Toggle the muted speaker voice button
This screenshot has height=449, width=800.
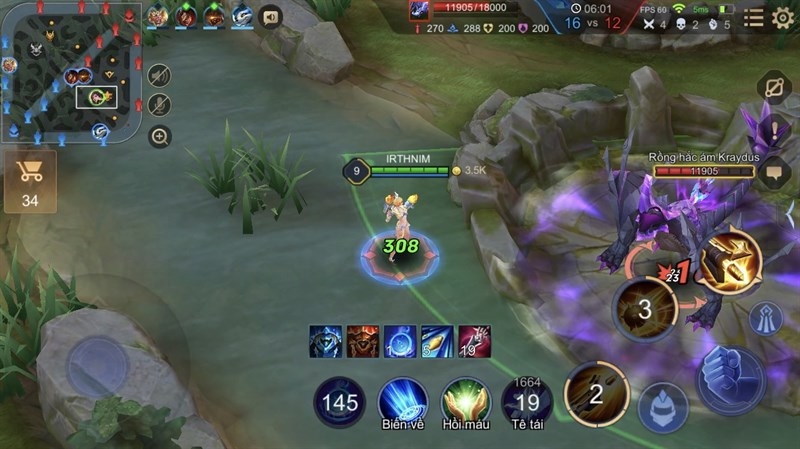(159, 76)
